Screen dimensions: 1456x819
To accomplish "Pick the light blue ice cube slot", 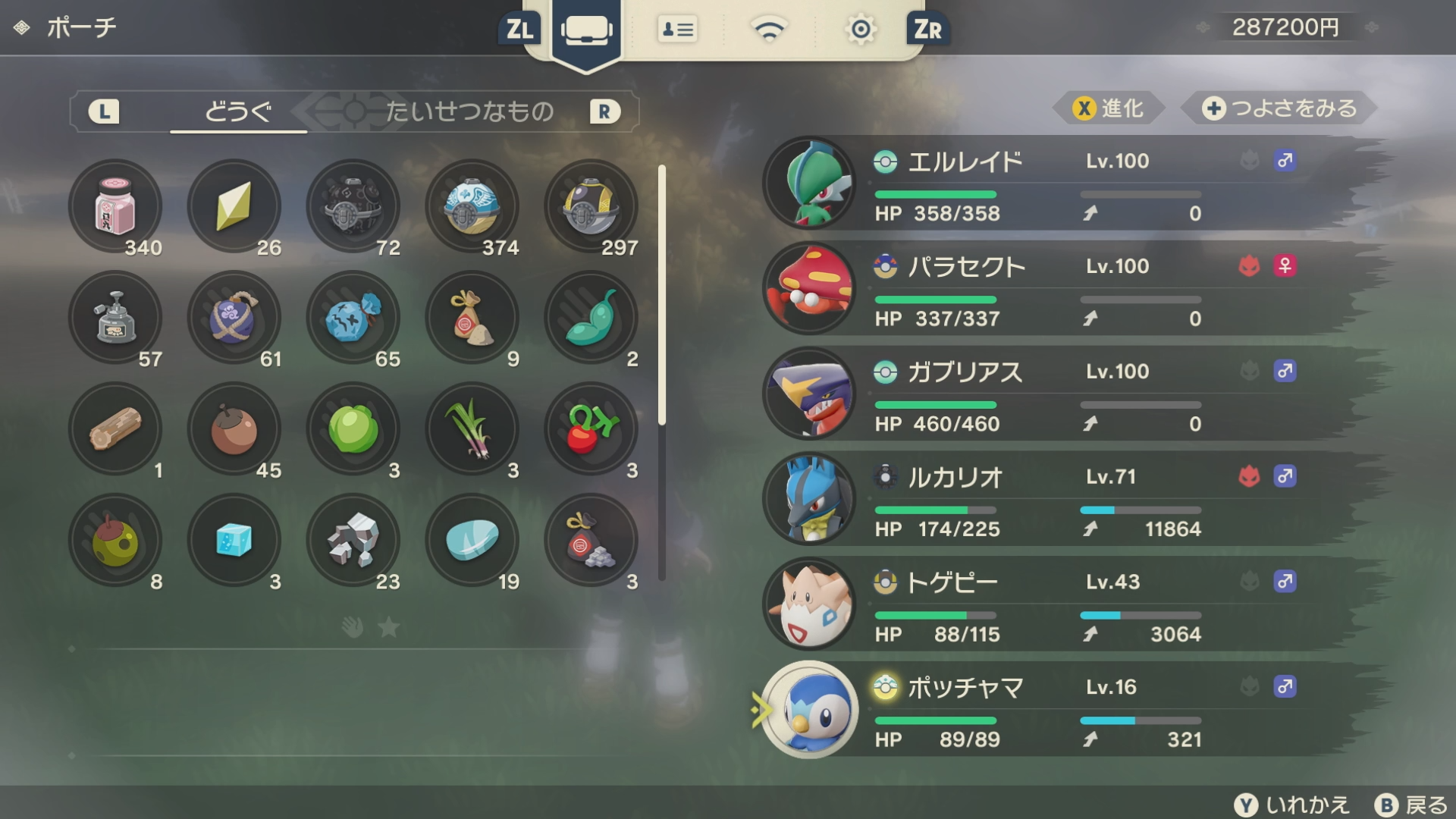I will click(234, 541).
